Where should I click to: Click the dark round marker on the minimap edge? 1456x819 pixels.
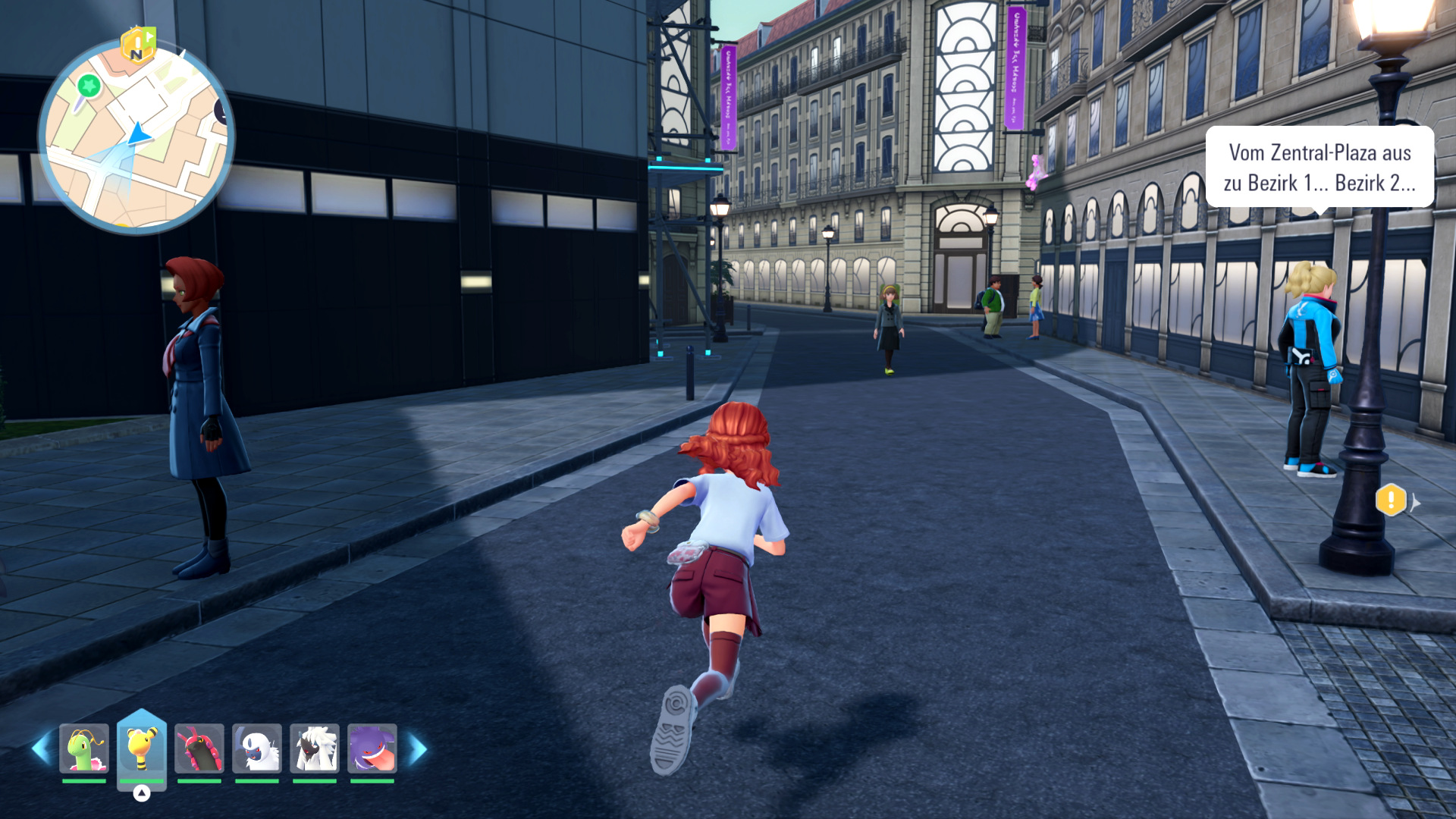tap(221, 111)
